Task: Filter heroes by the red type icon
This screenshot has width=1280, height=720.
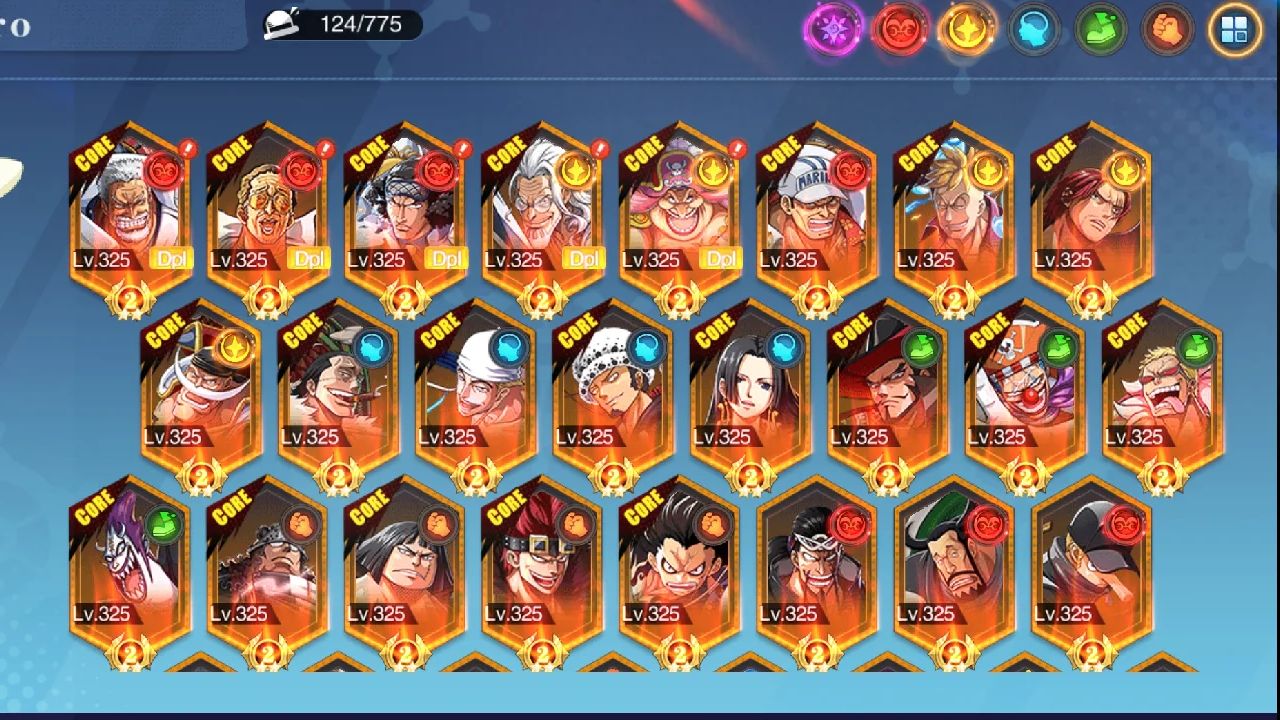Action: [x=900, y=30]
